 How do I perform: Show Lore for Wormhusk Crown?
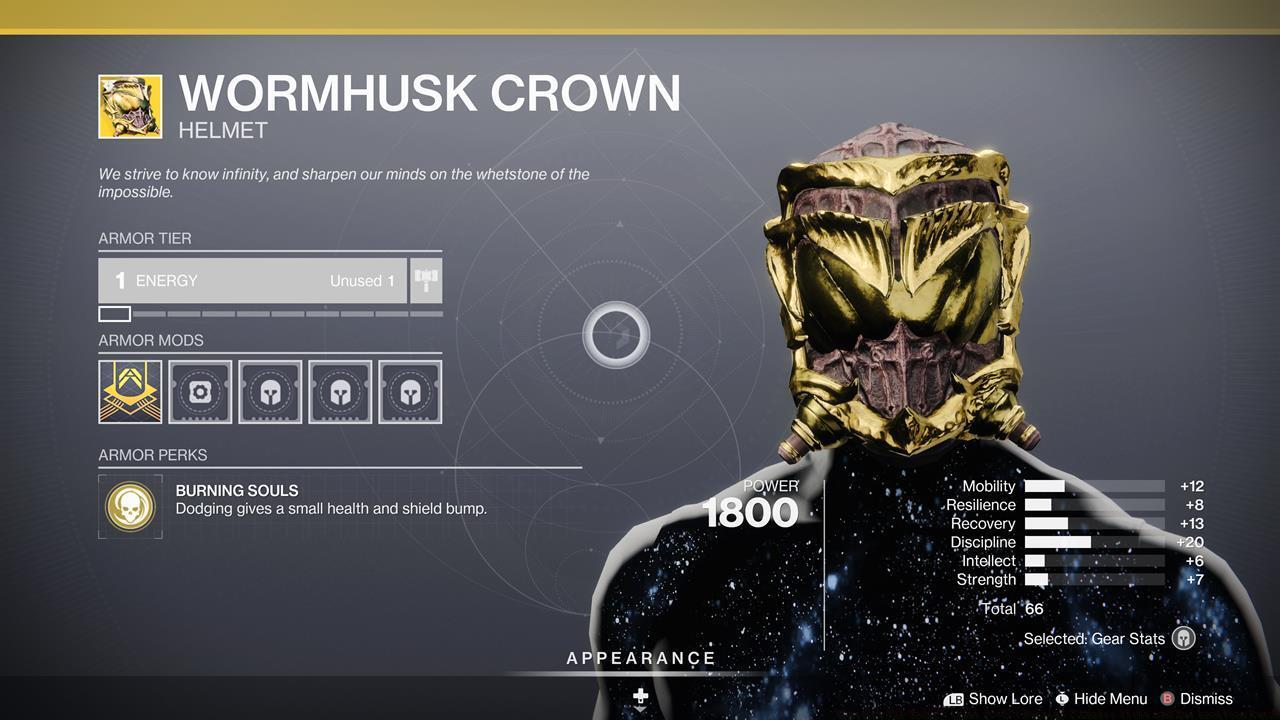coord(1006,698)
